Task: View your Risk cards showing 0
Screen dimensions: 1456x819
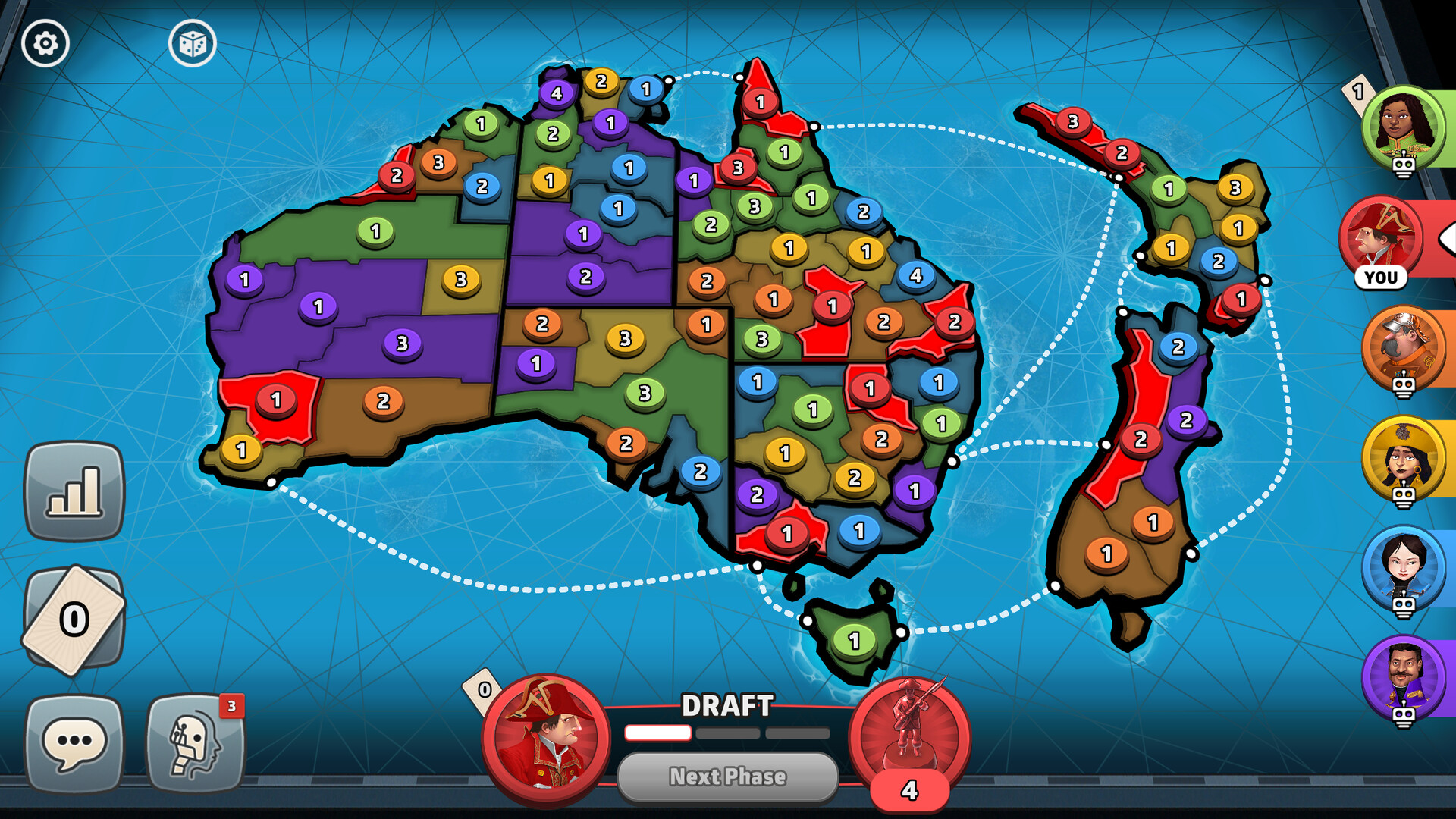Action: tap(74, 616)
